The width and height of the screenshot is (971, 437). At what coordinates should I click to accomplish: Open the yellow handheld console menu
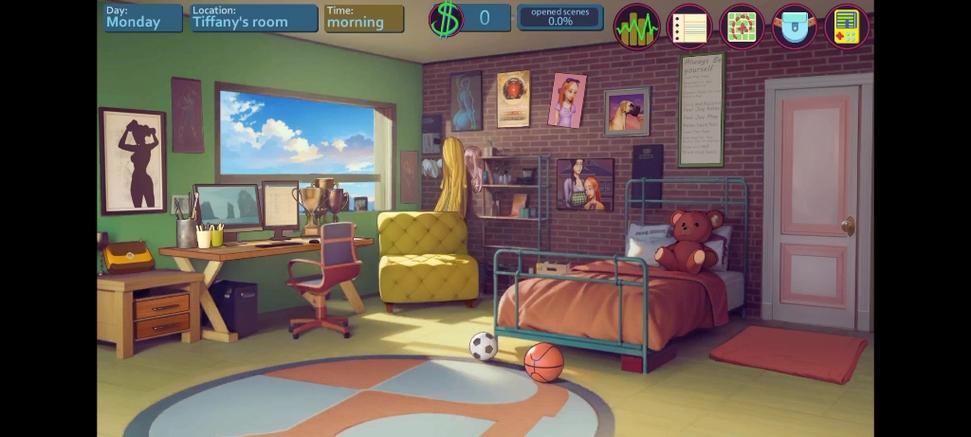click(846, 27)
